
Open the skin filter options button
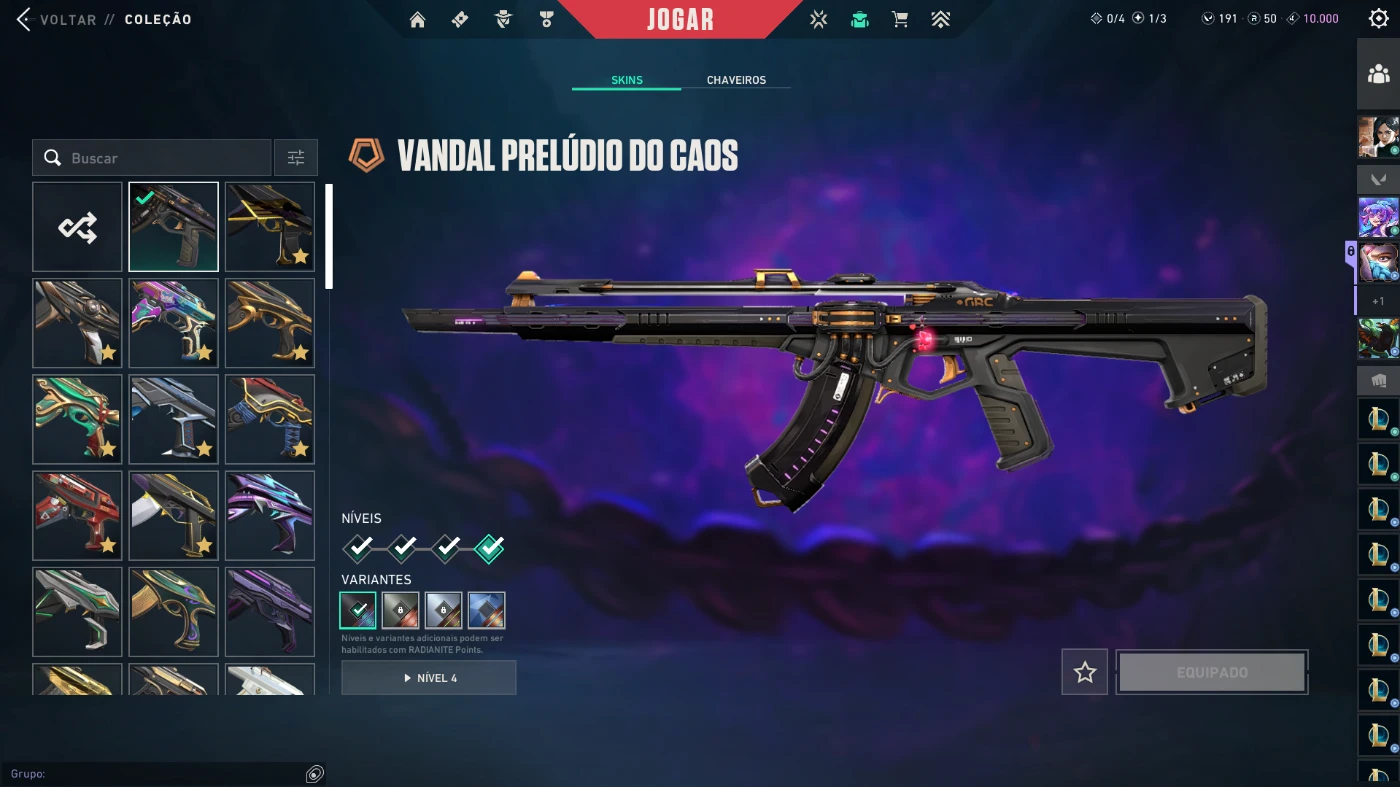pos(296,158)
